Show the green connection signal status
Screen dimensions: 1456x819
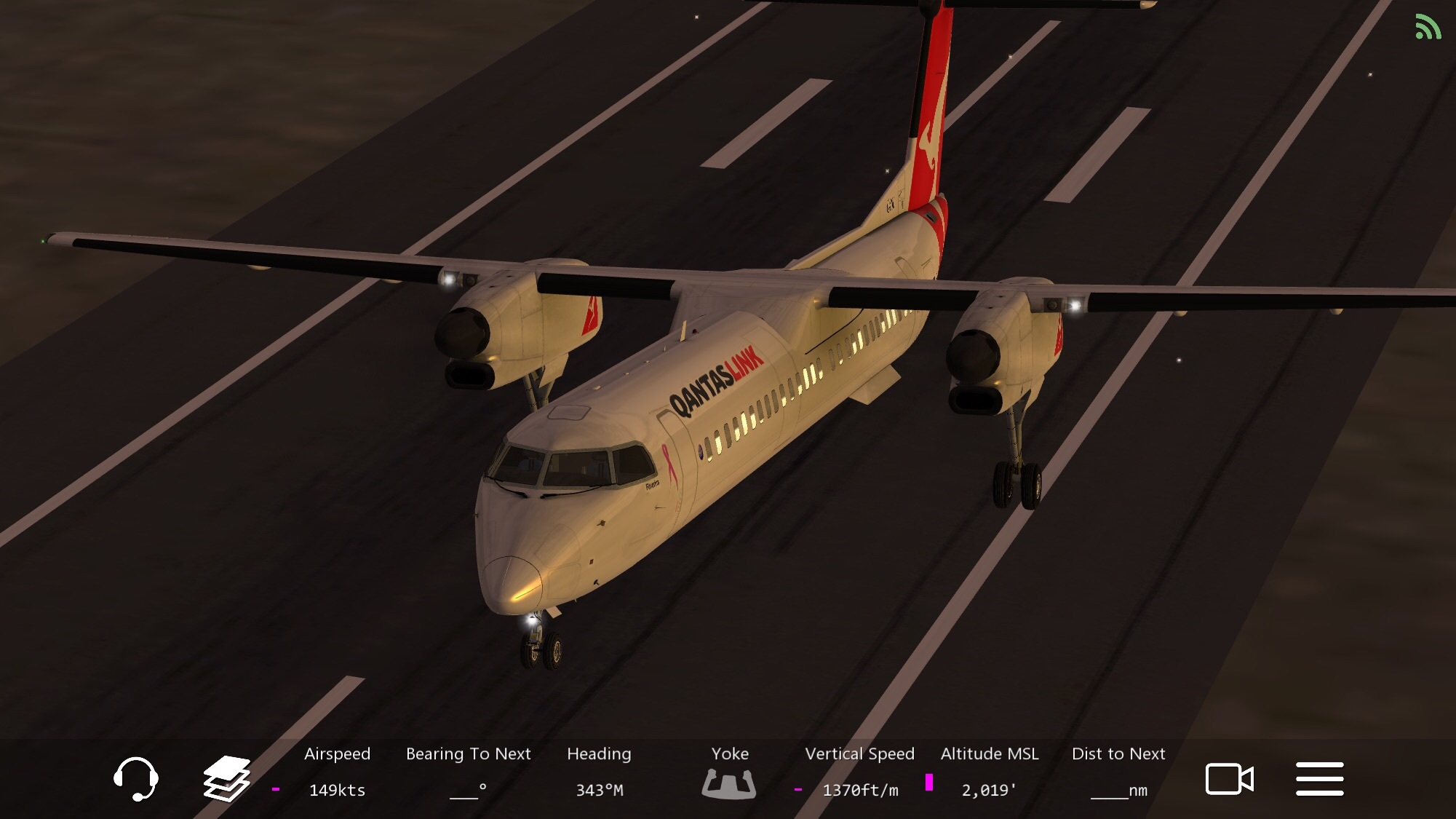click(1427, 28)
